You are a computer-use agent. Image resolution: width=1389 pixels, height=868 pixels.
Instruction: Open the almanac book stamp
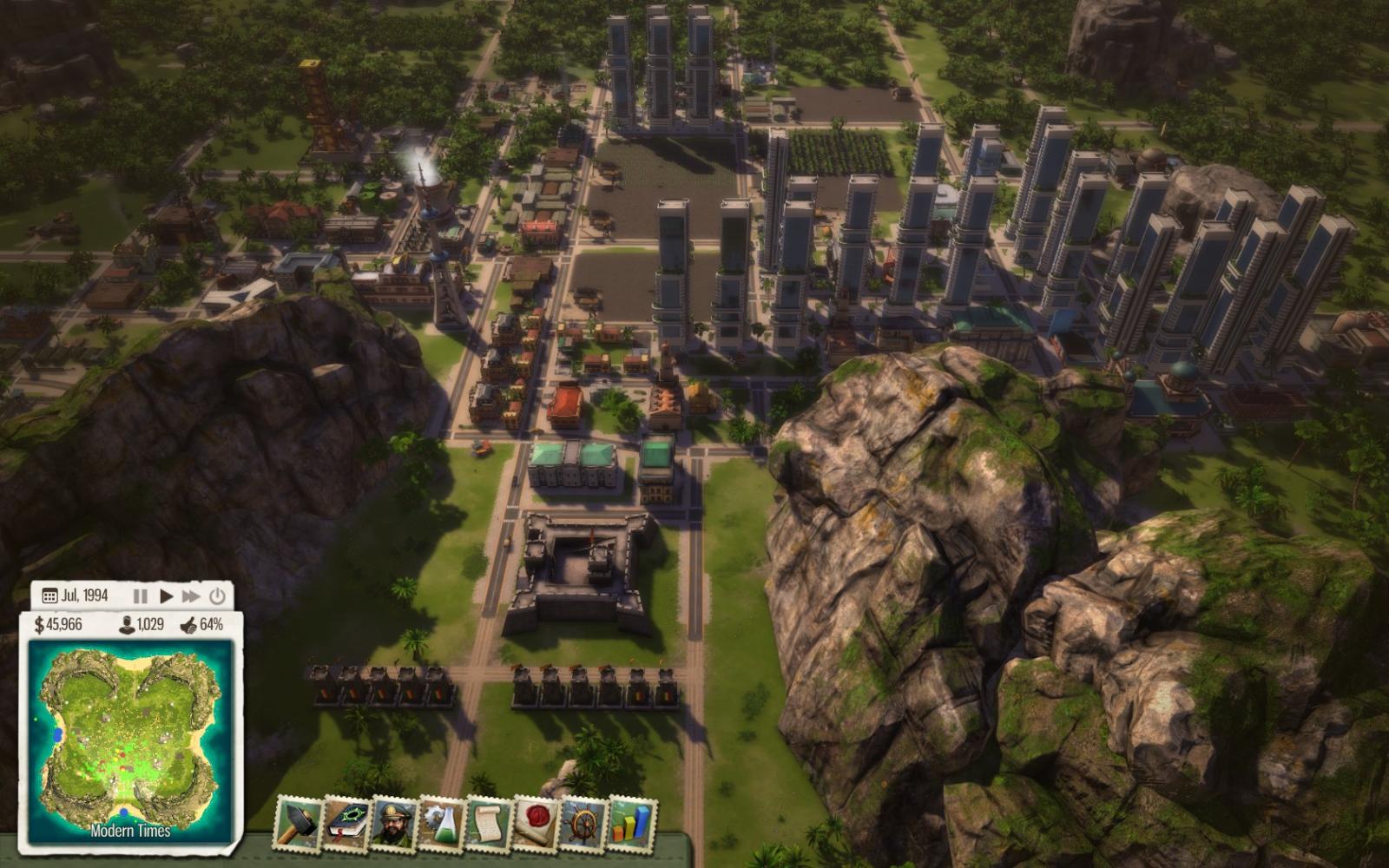point(347,823)
